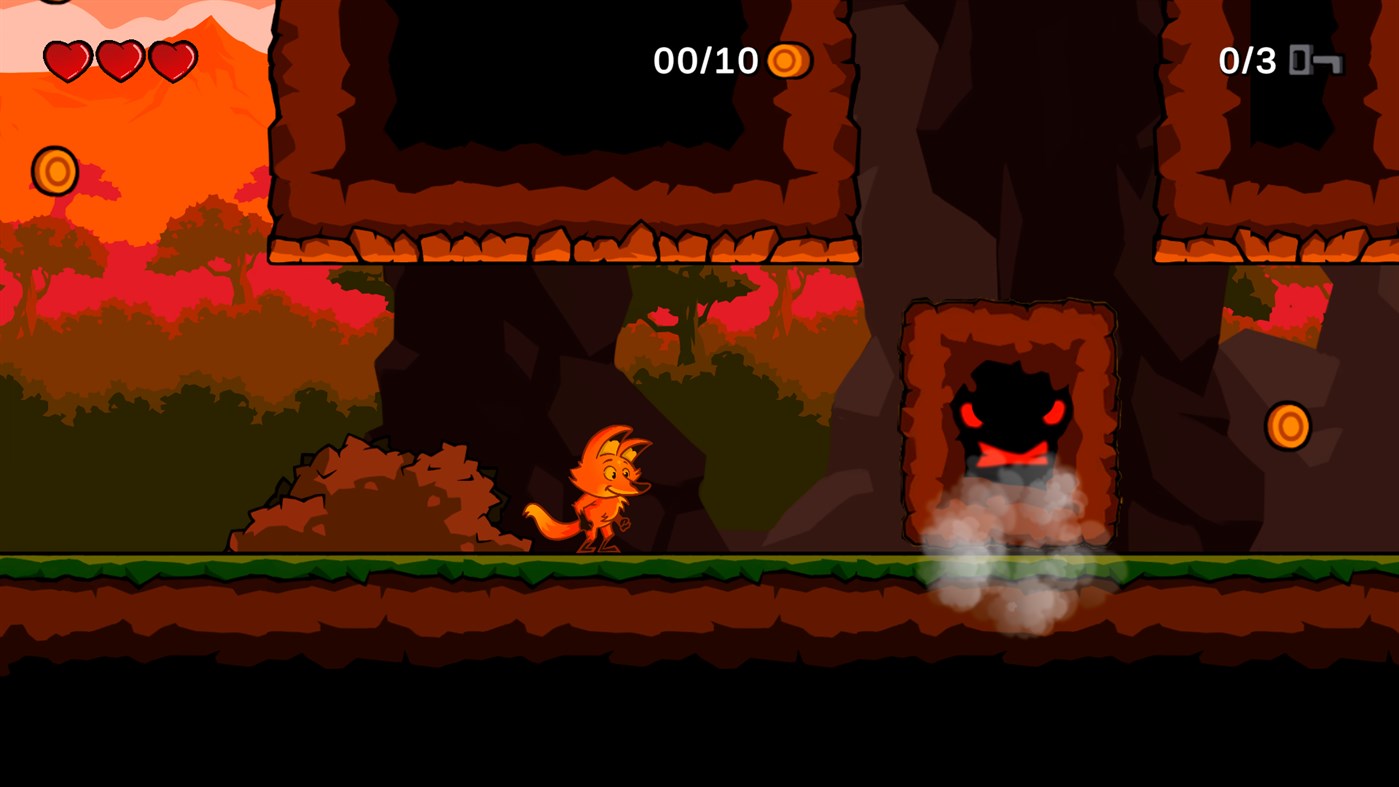Image resolution: width=1399 pixels, height=787 pixels.
Task: Click the middle heart icon
Action: pos(120,58)
